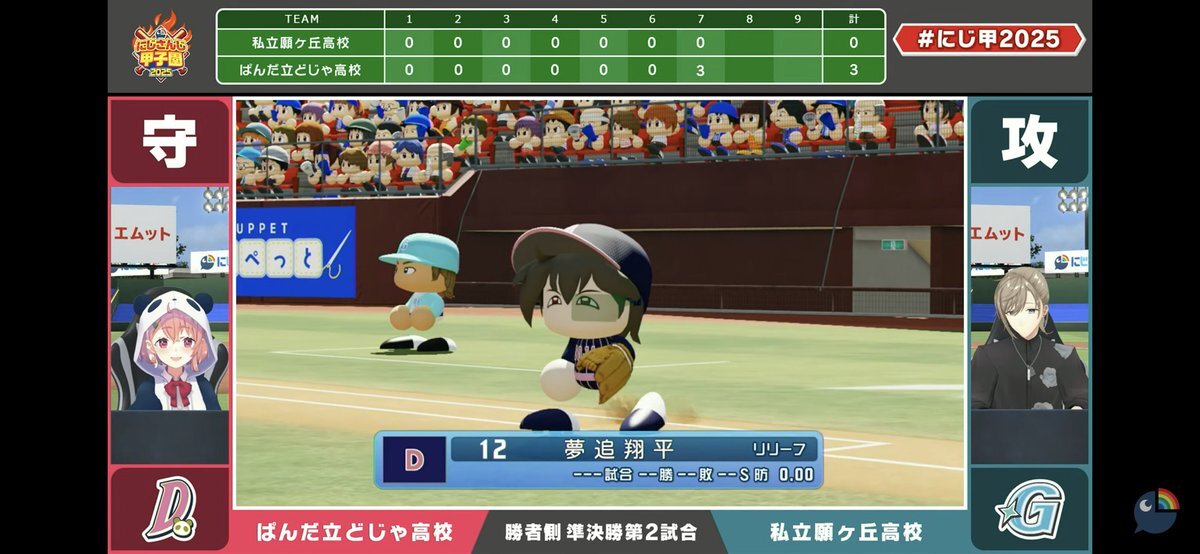Open the にじさんじ甲子園 2025 flame logo
The image size is (1200, 554).
tap(162, 46)
